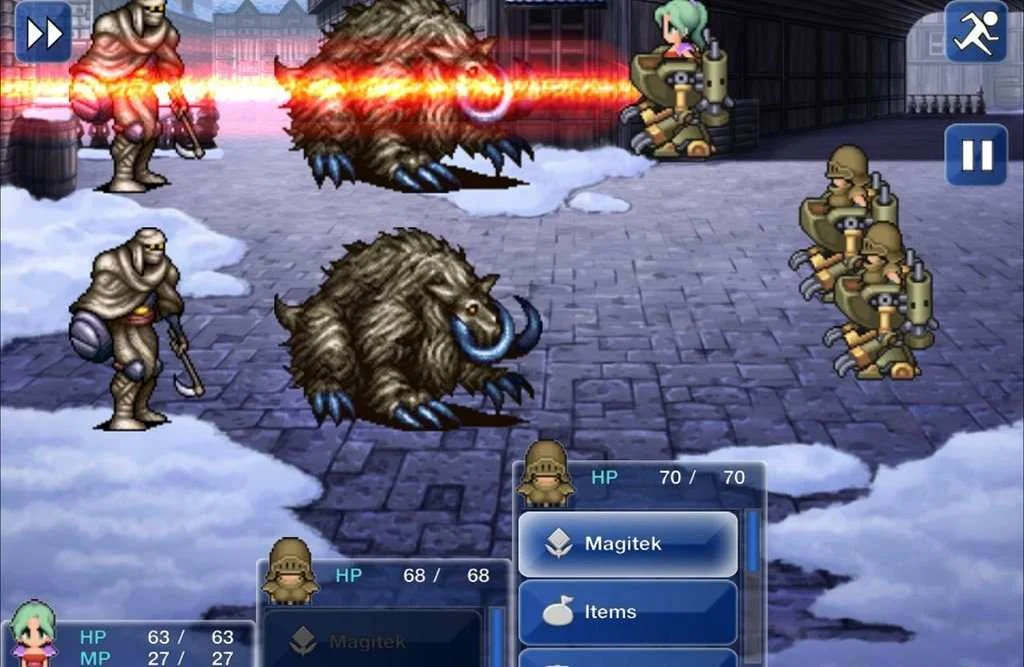Tap the fast-forward button
Image resolution: width=1024 pixels, height=667 pixels.
click(44, 32)
